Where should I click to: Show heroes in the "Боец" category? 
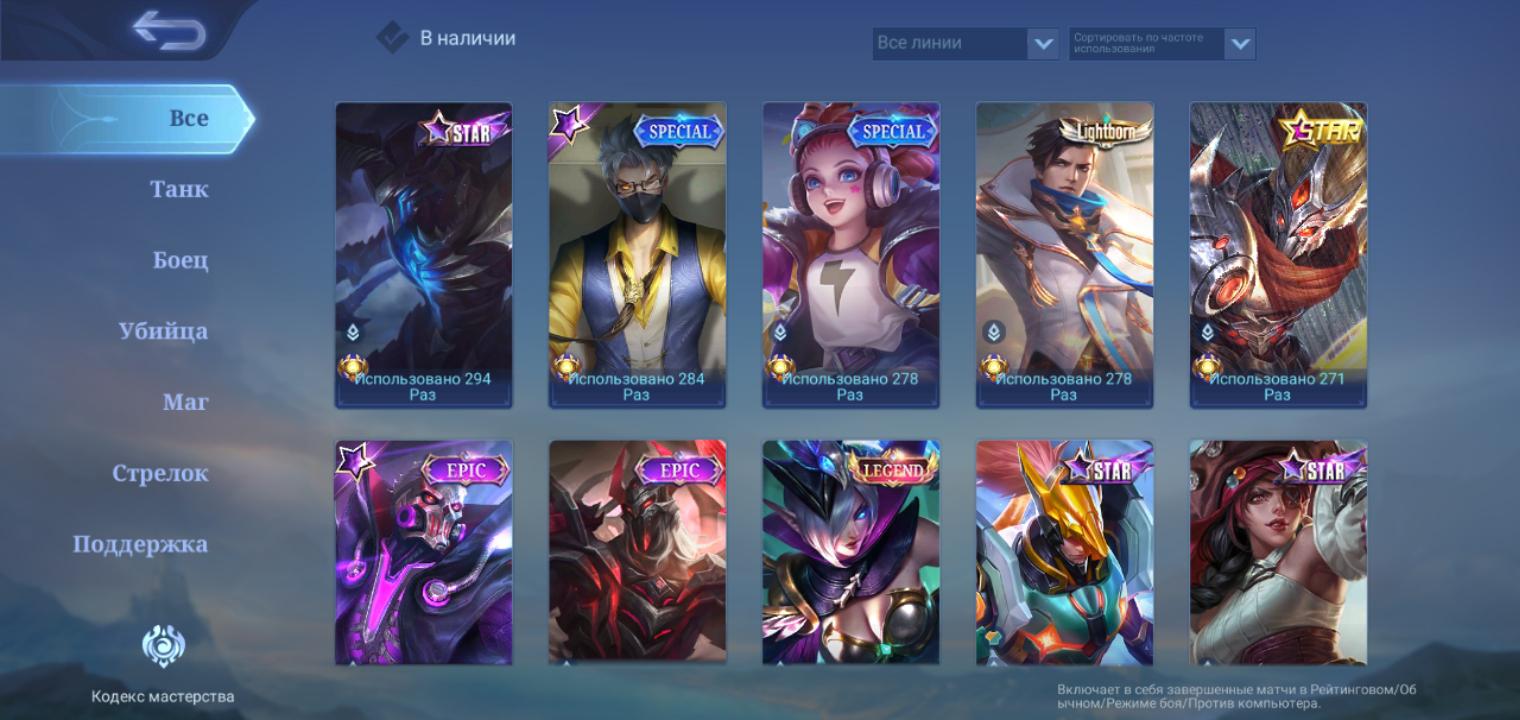(x=181, y=260)
